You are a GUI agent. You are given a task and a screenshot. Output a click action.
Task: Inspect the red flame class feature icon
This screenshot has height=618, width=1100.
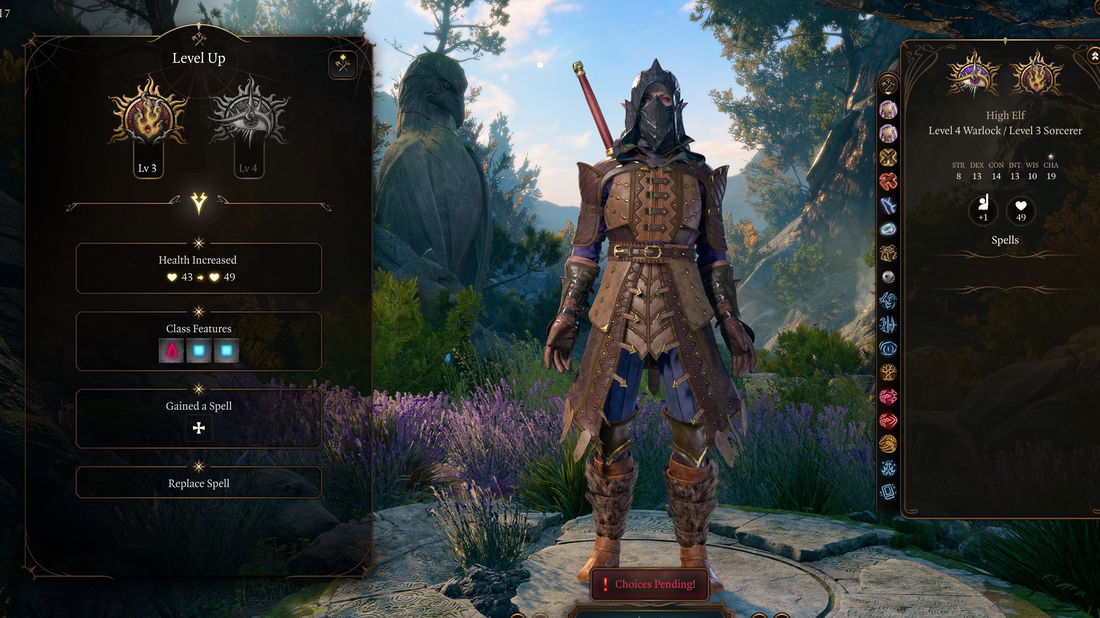click(171, 351)
